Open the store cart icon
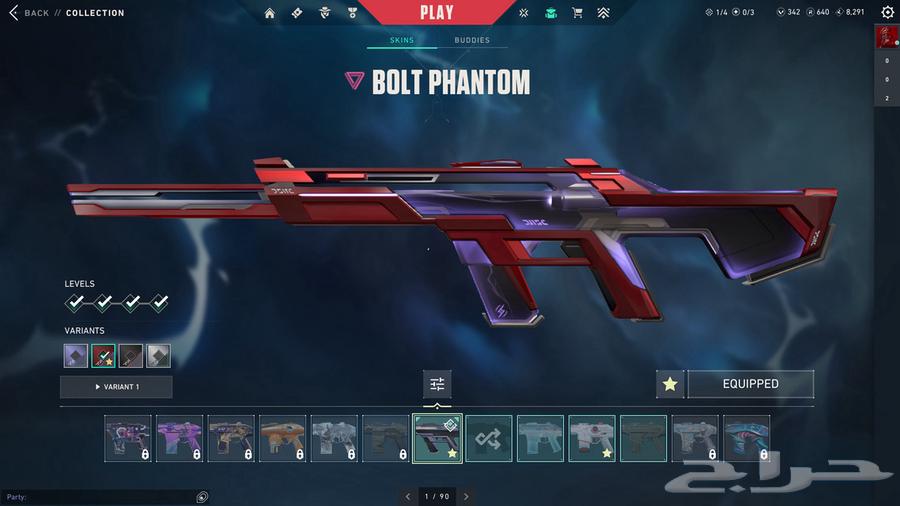The width and height of the screenshot is (900, 506). pos(577,13)
